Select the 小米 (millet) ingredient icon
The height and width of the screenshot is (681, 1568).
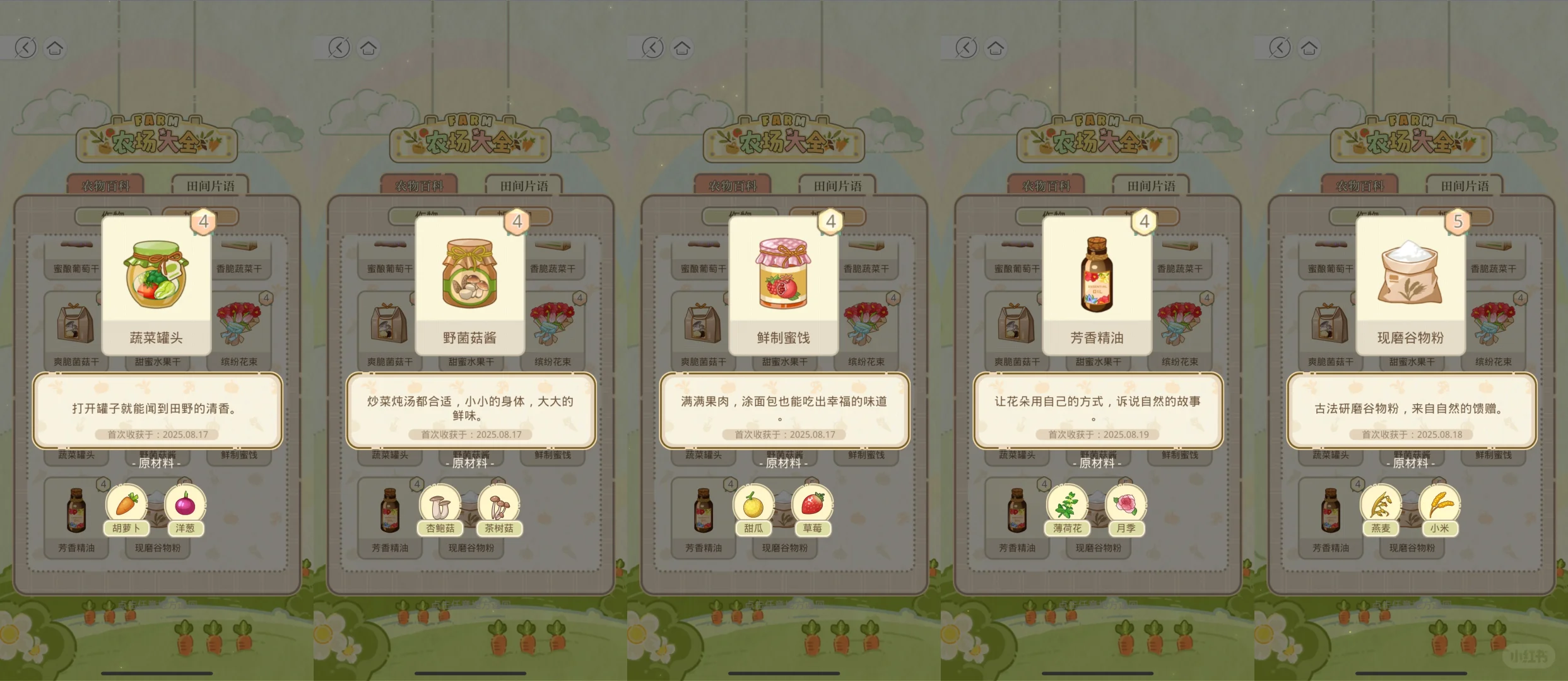1439,503
